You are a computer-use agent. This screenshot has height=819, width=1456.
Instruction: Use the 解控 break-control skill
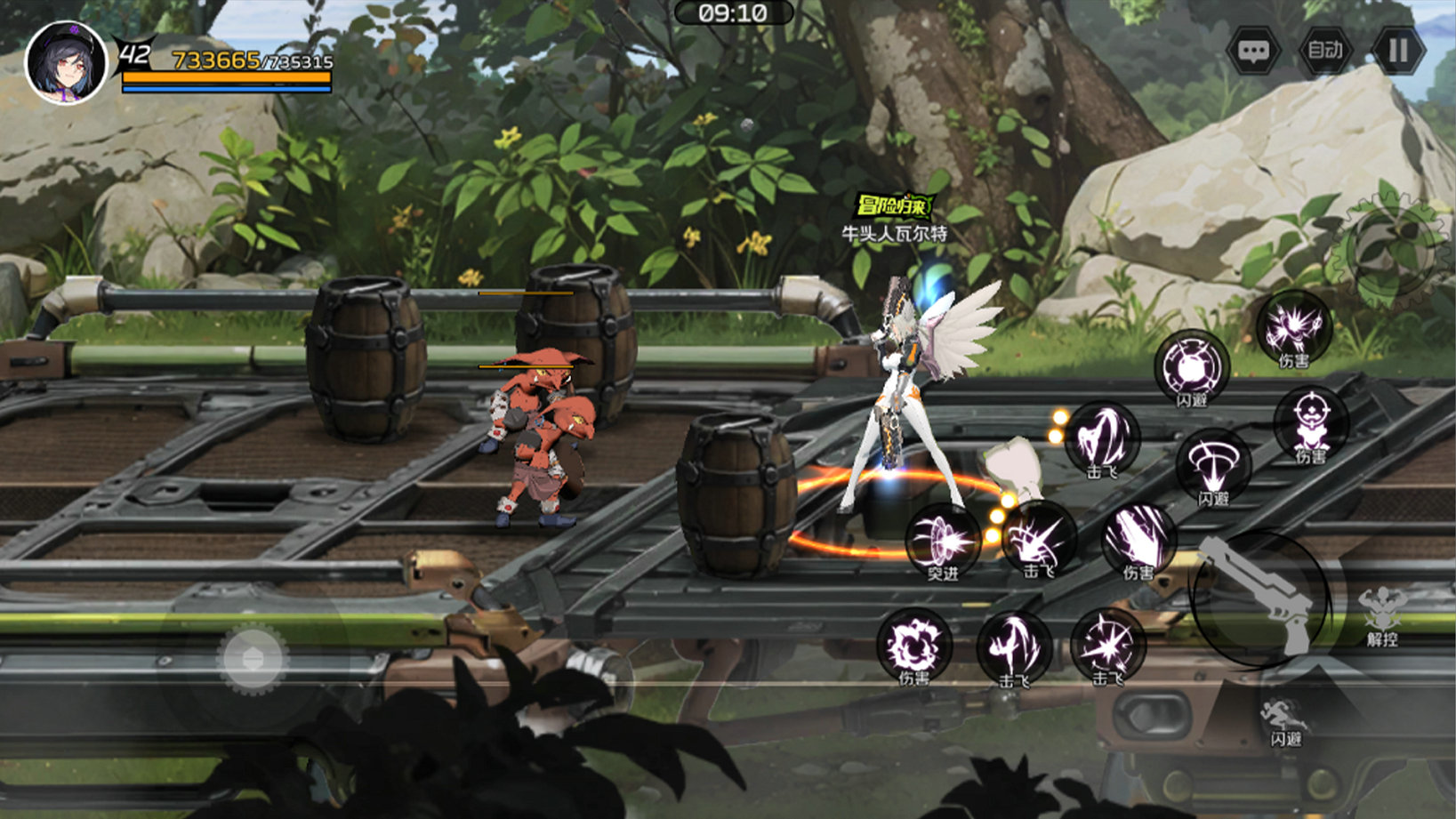(x=1380, y=612)
